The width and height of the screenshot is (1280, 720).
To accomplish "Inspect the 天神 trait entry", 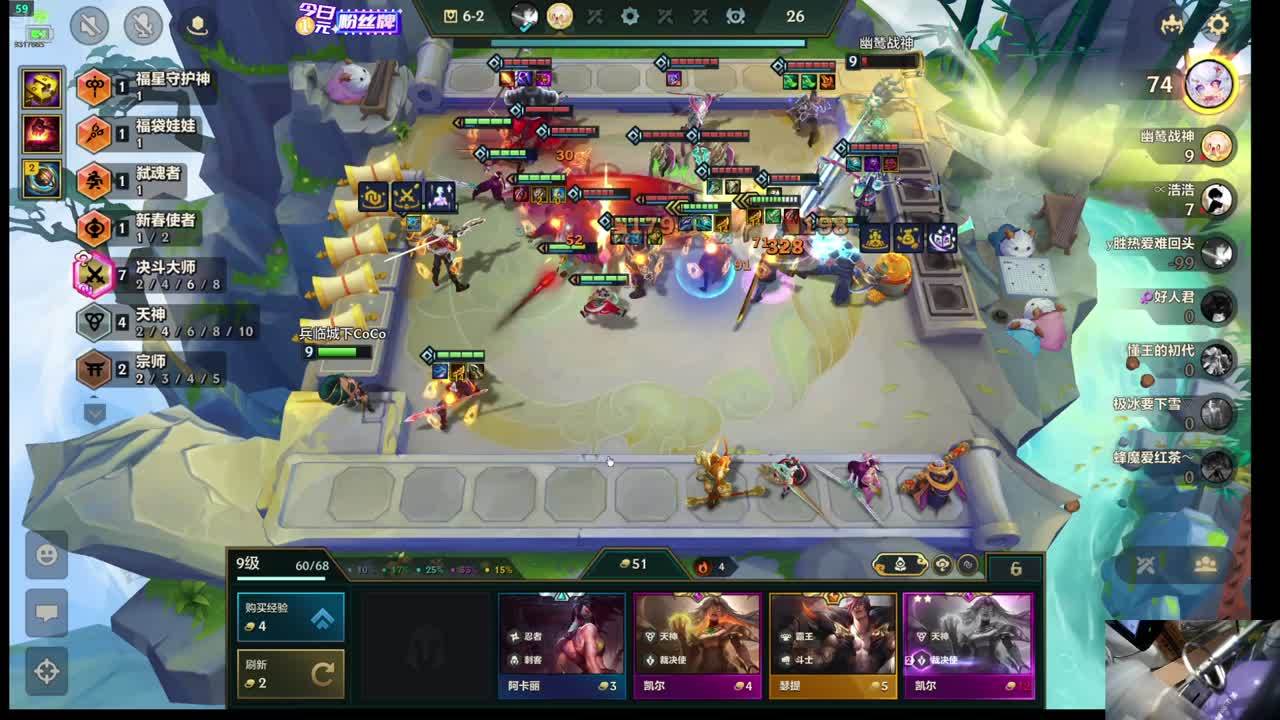I will coord(150,322).
